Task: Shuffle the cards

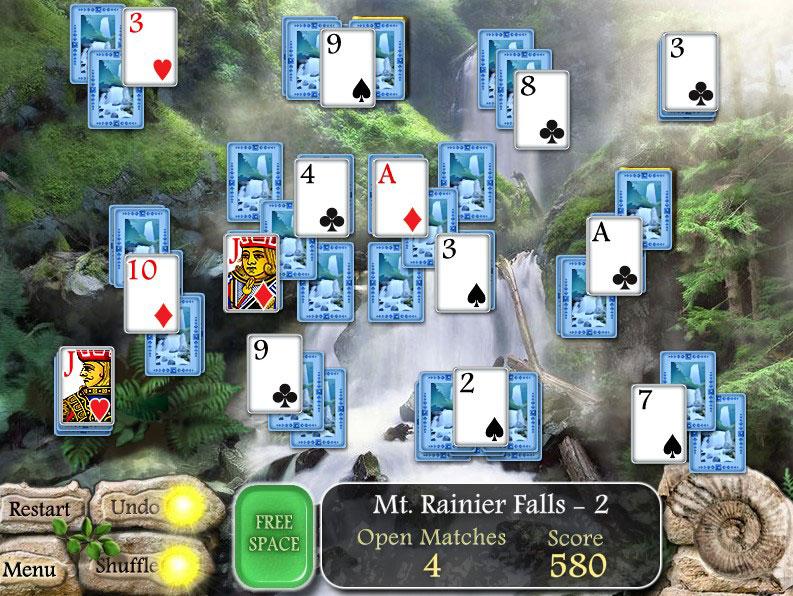Action: [127, 565]
